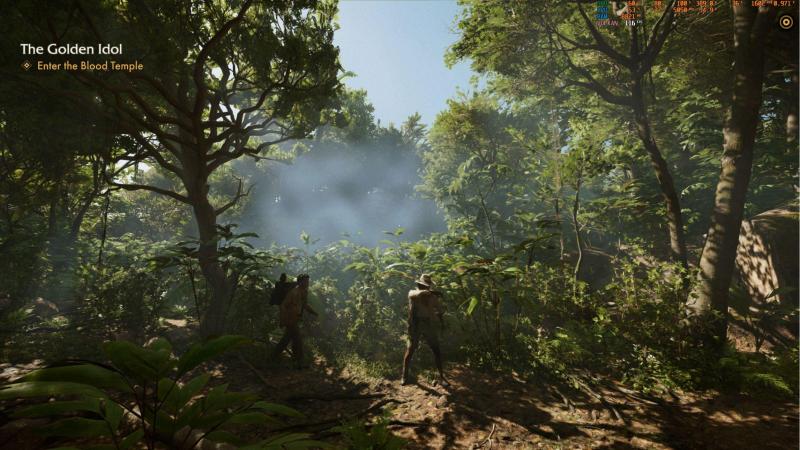
Task: Select The Golden Idol quest title
Action: click(x=71, y=49)
